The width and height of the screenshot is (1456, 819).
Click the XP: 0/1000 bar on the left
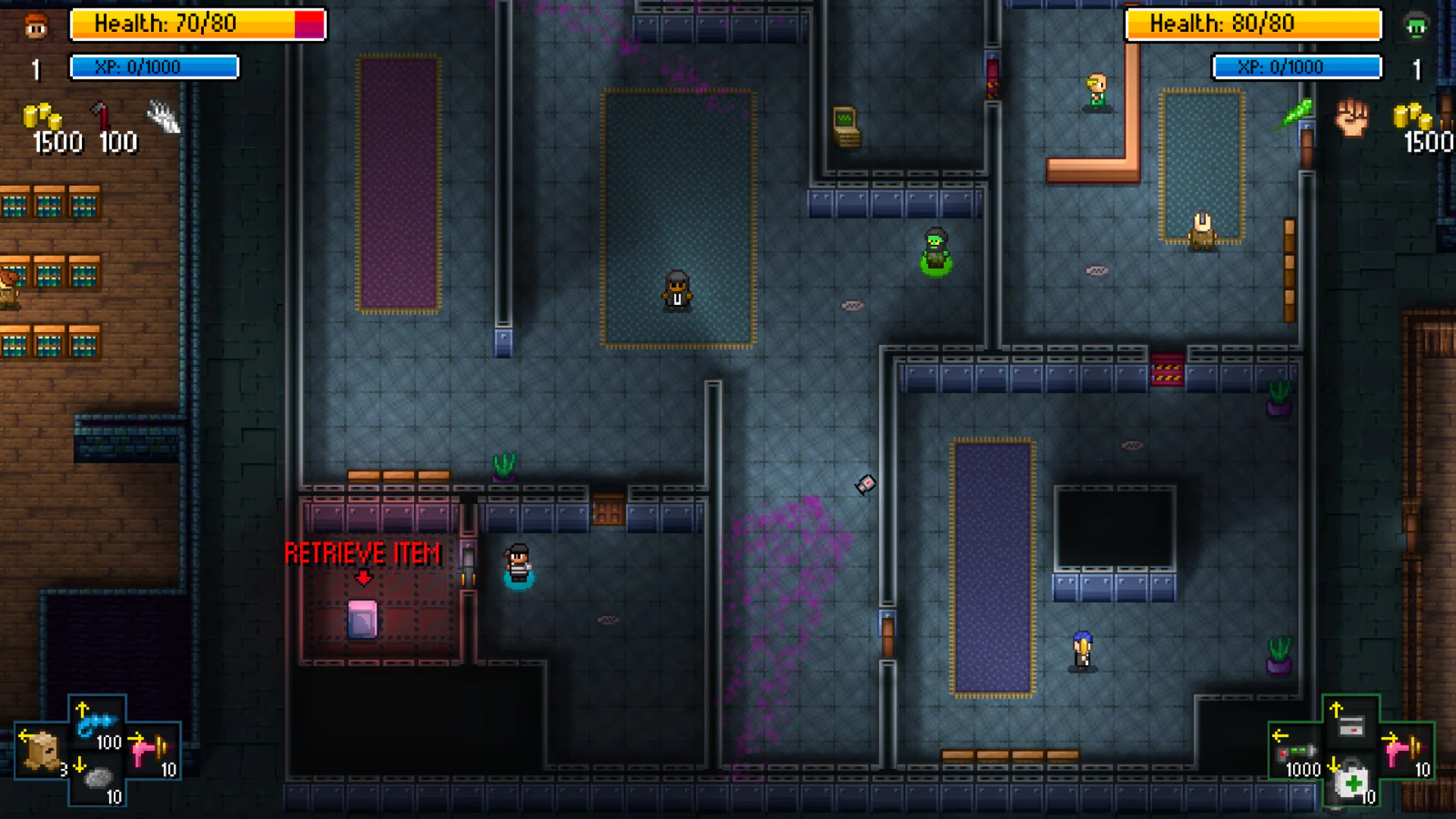click(154, 67)
